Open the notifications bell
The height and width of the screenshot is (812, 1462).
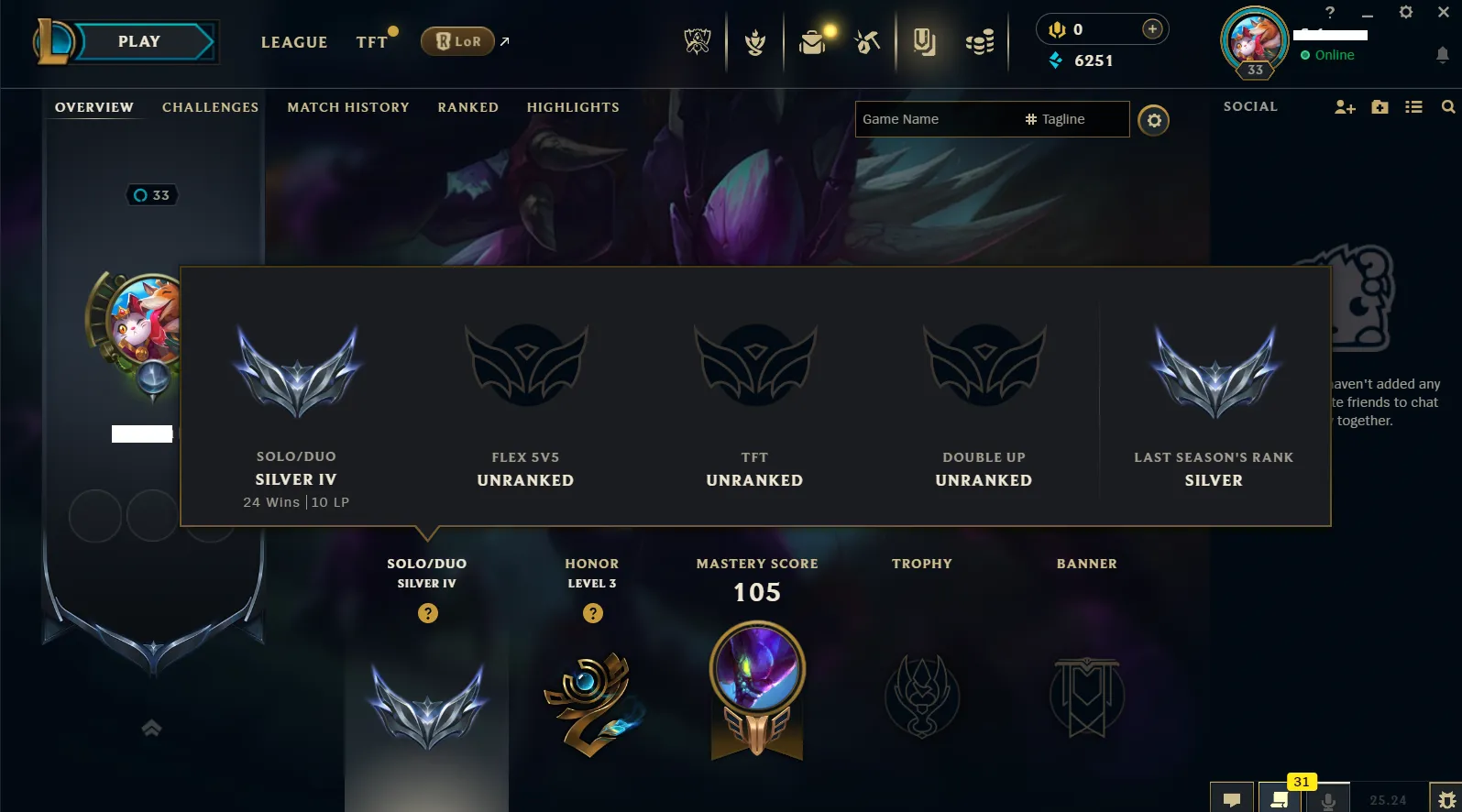(1442, 56)
